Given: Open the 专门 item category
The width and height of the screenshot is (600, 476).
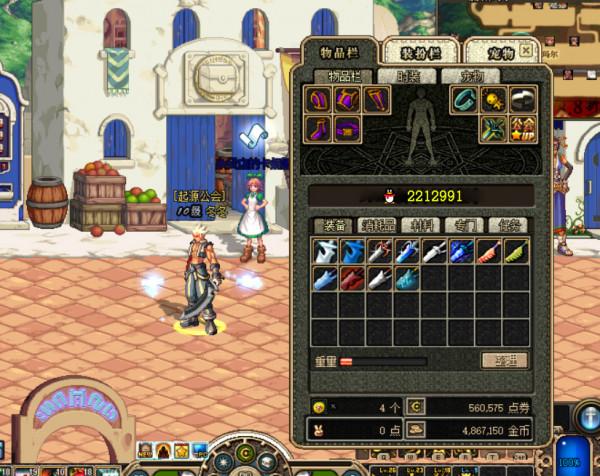Looking at the screenshot, I should coord(461,226).
